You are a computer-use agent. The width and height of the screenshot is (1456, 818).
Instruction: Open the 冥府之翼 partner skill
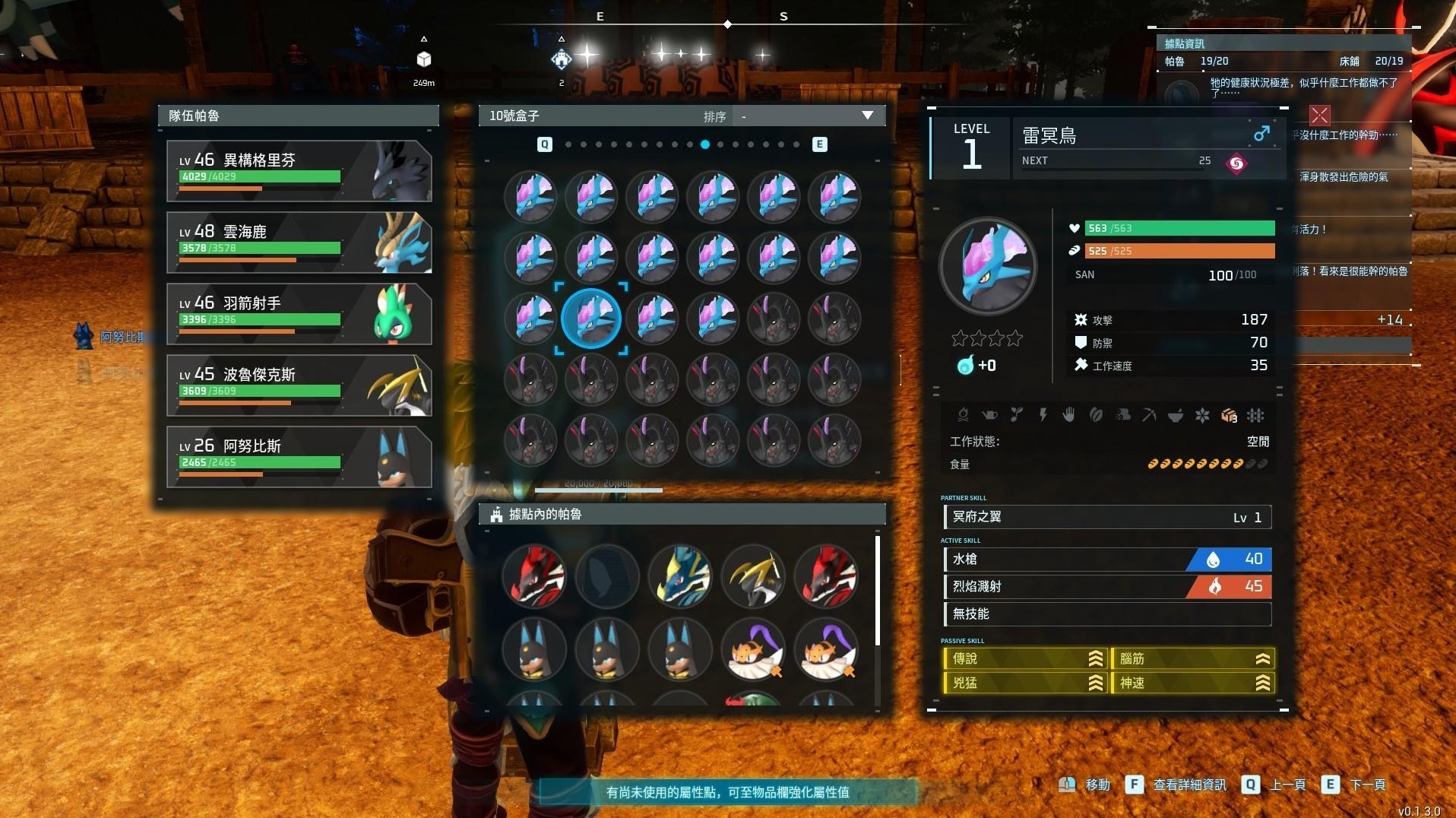[x=1107, y=518]
